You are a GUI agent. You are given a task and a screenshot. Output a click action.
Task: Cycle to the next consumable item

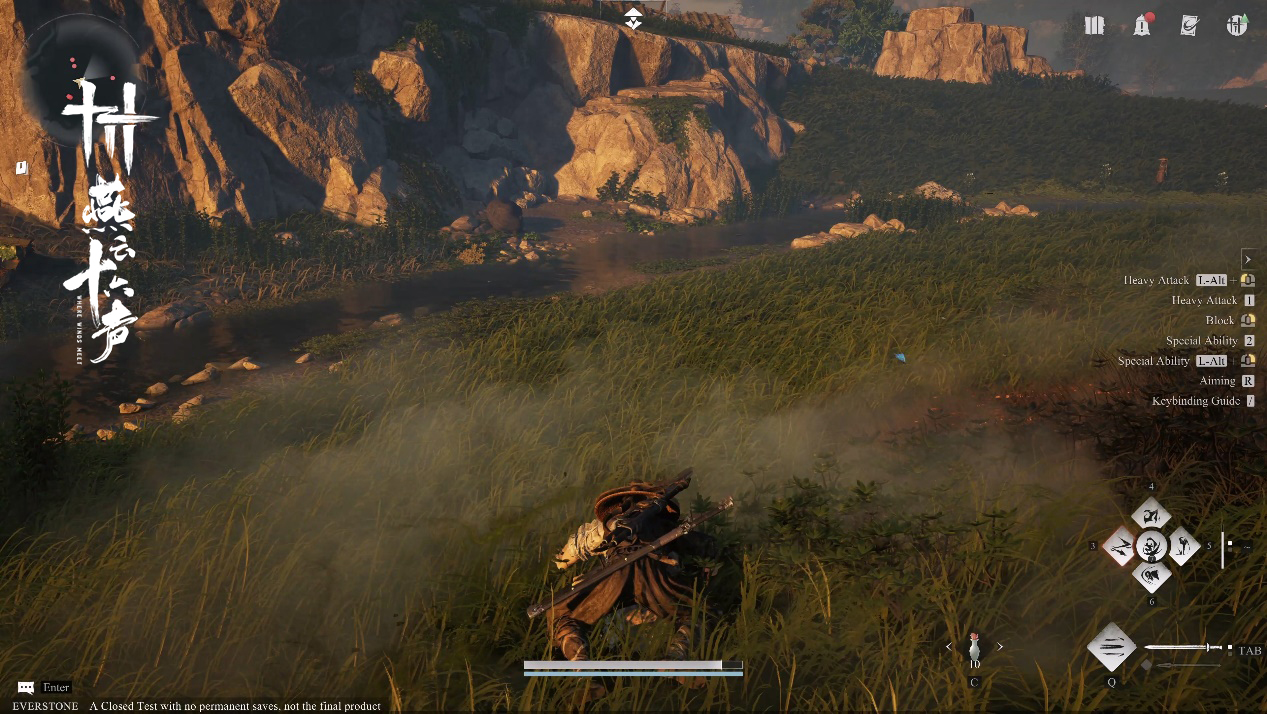point(999,647)
